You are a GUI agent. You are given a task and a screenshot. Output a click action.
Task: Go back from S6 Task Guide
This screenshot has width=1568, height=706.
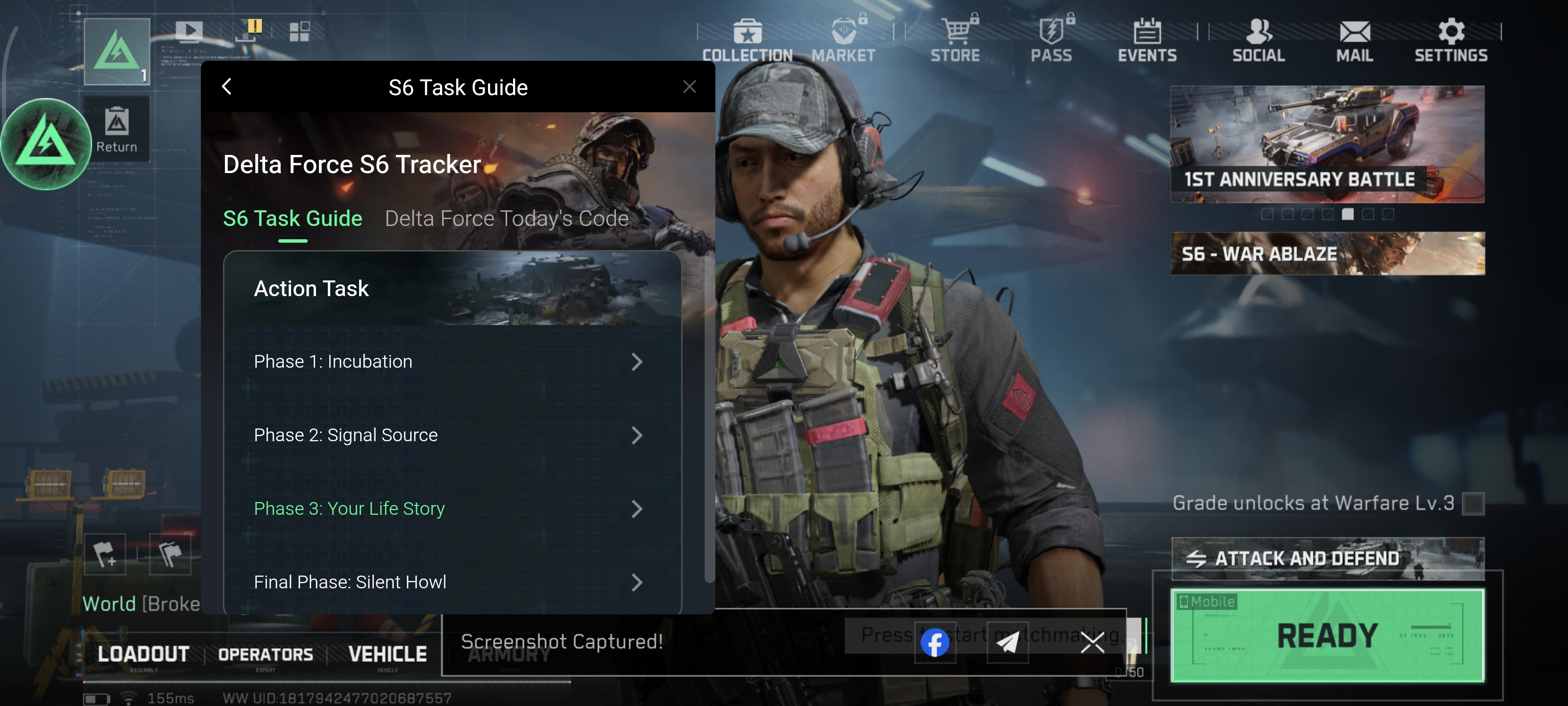click(227, 87)
